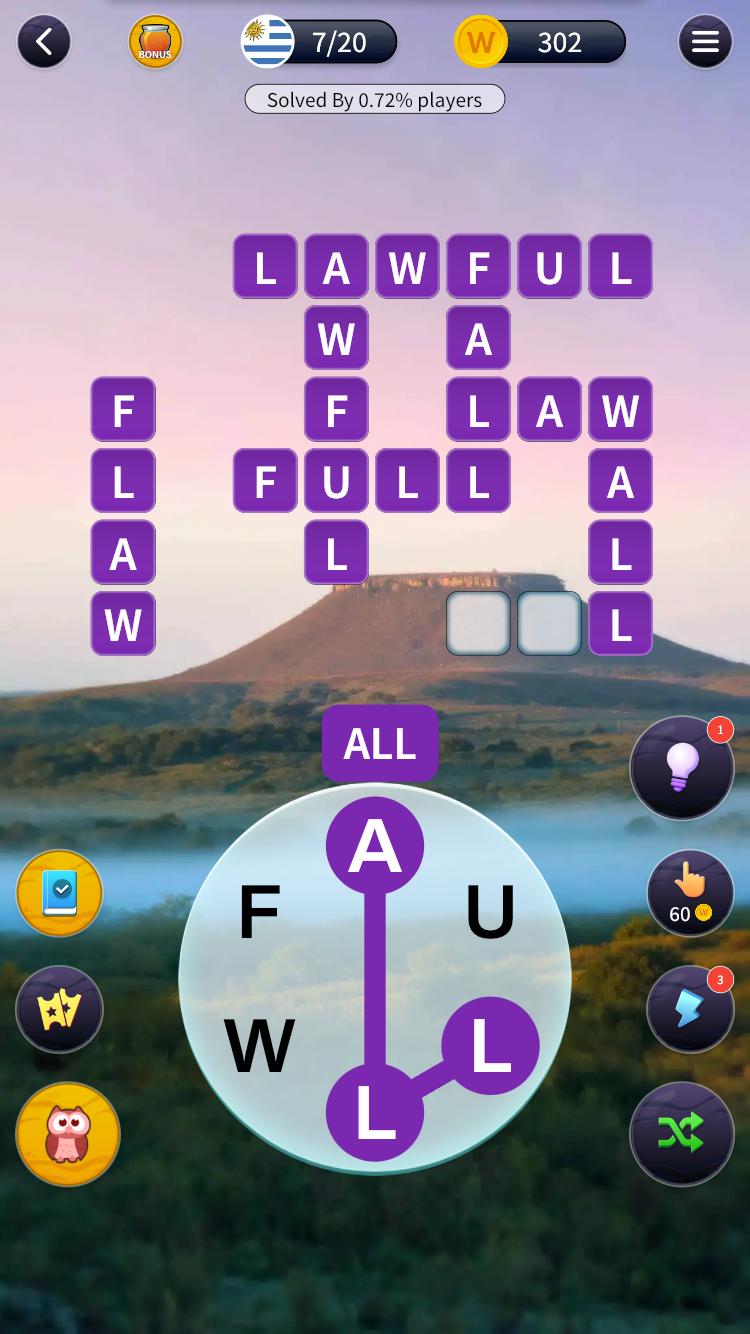The image size is (750, 1334).
Task: Open the blue book dictionary
Action: (x=60, y=893)
